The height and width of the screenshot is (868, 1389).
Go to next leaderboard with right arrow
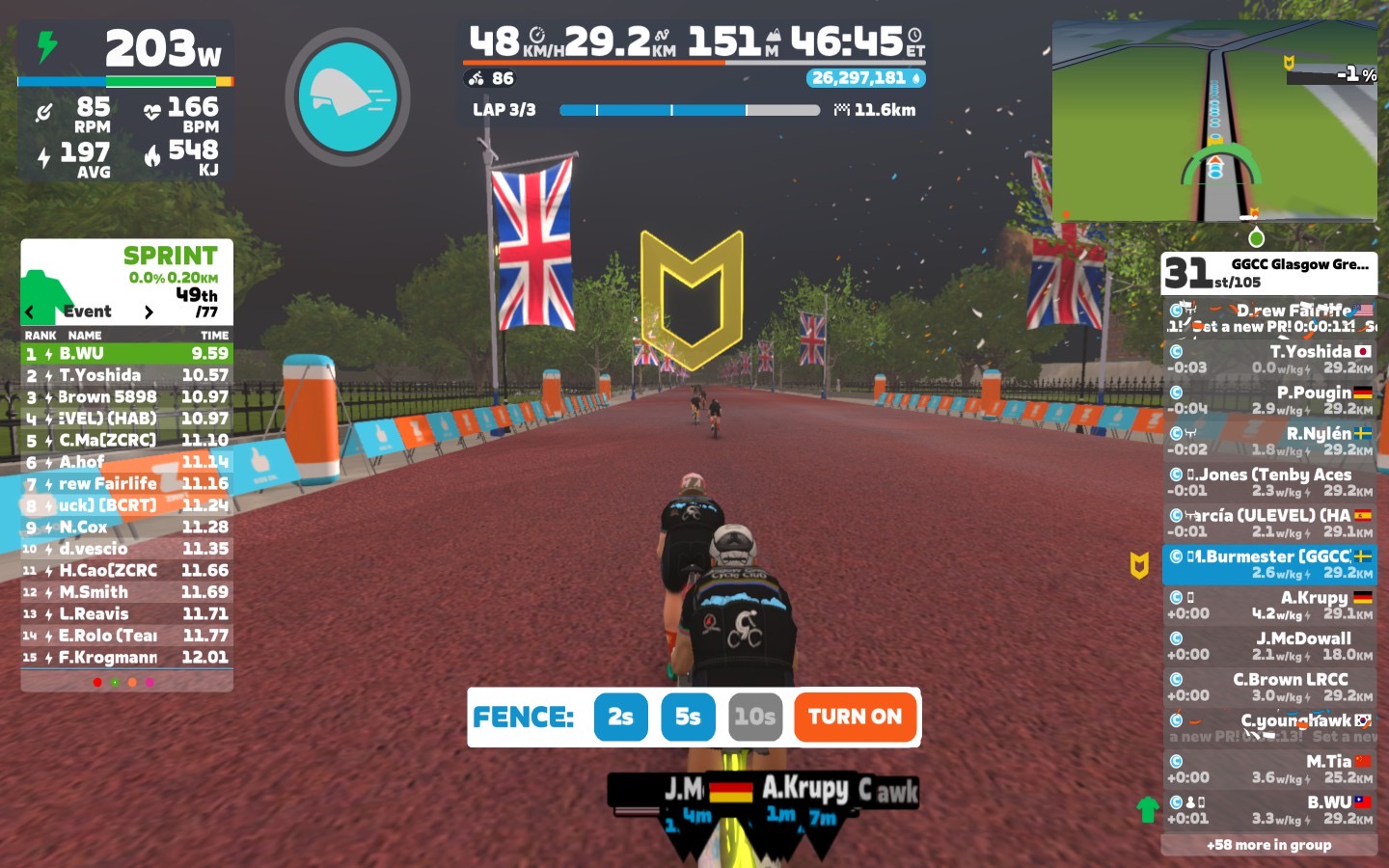149,312
